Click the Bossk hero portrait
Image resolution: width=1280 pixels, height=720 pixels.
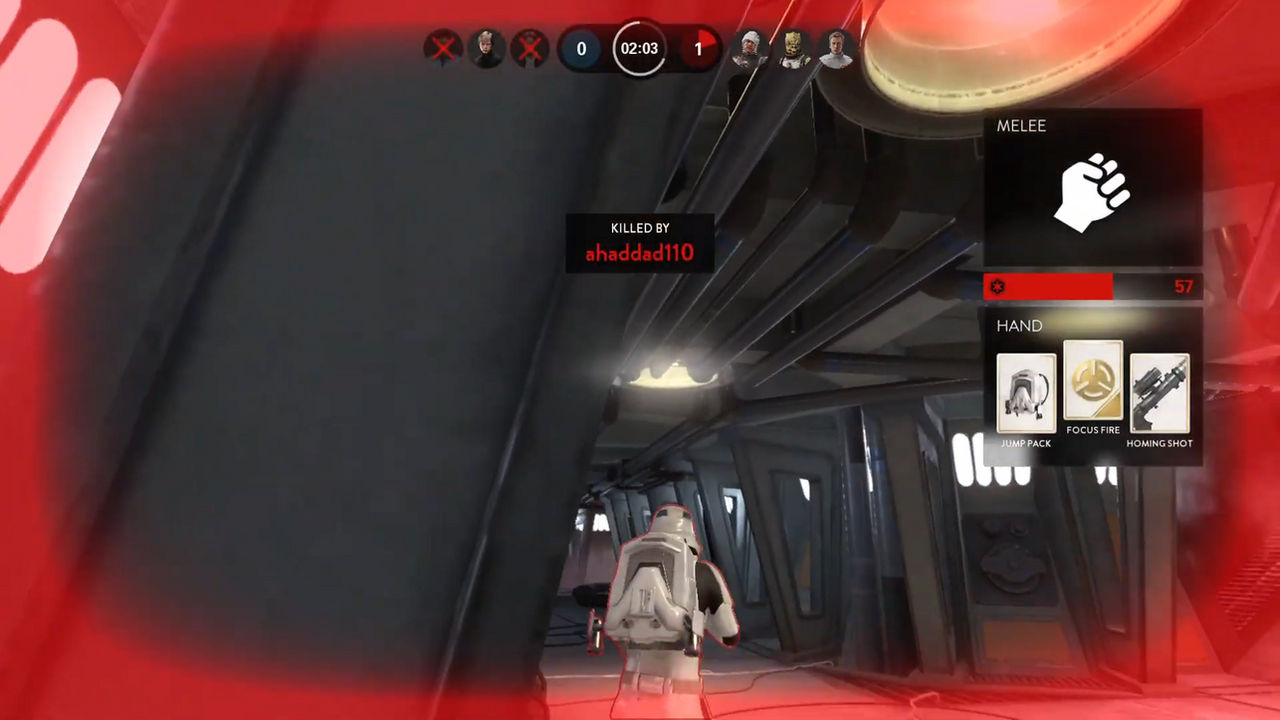[794, 49]
